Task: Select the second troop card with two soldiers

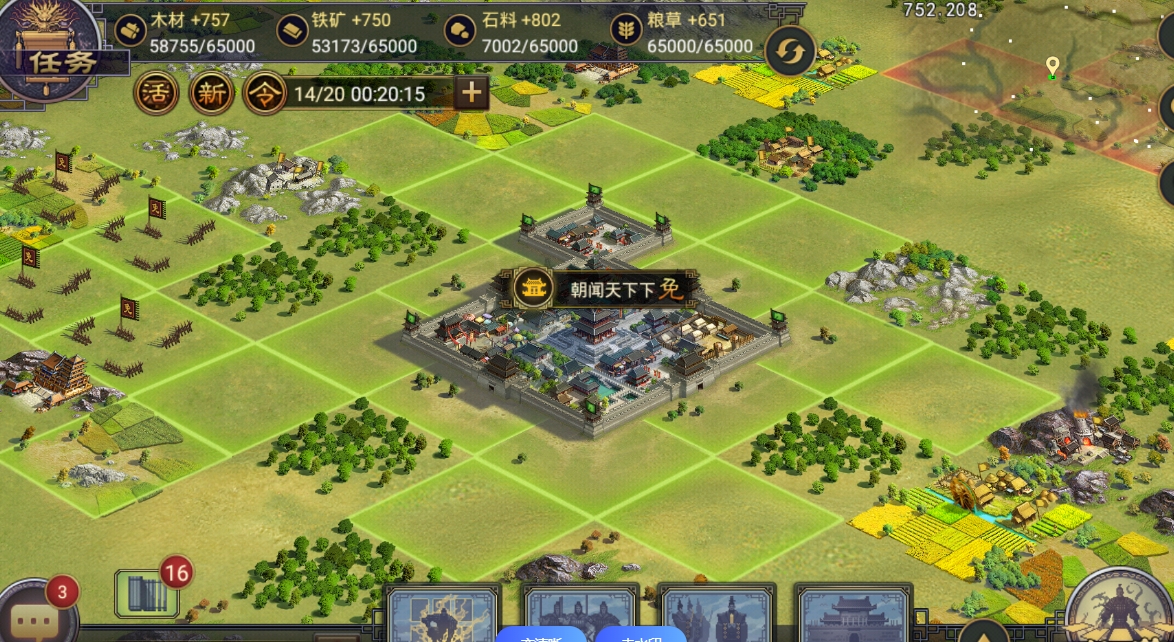Action: pos(579,614)
